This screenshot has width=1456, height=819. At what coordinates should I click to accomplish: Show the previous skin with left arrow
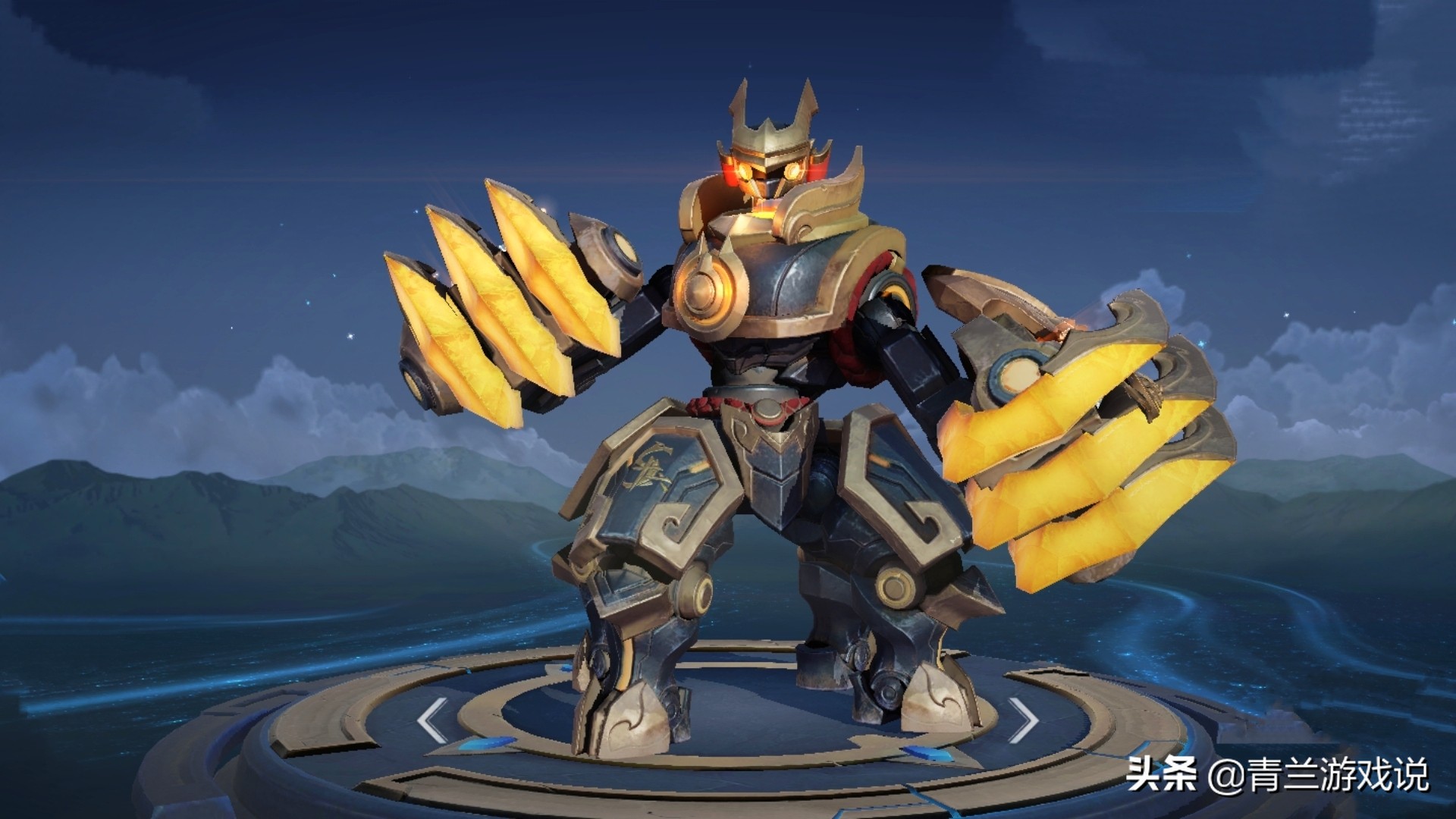click(x=432, y=718)
